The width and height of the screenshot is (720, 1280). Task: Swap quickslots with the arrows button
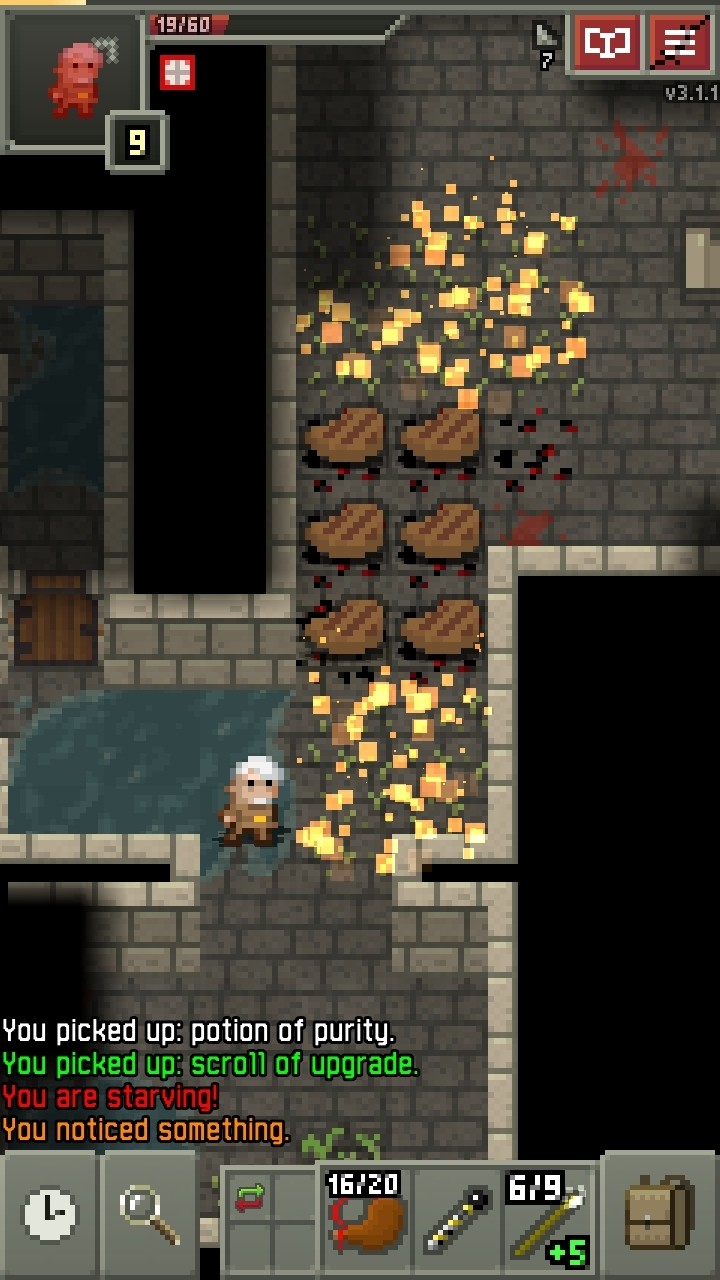pos(250,1197)
